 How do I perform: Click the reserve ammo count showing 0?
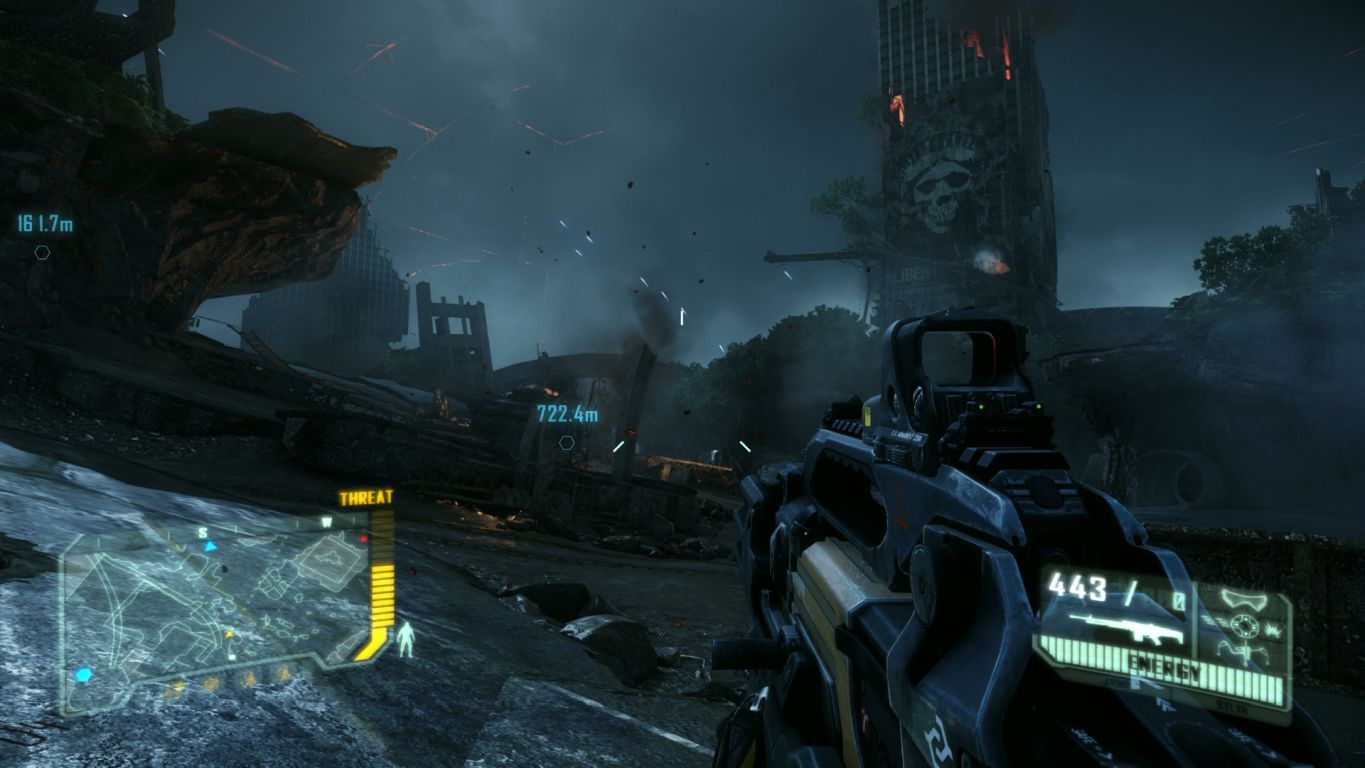[x=1177, y=599]
